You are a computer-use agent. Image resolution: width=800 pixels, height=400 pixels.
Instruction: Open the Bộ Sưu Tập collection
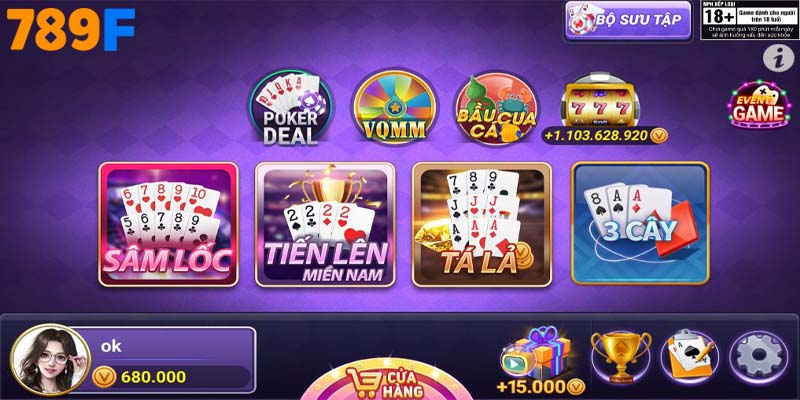coord(627,20)
